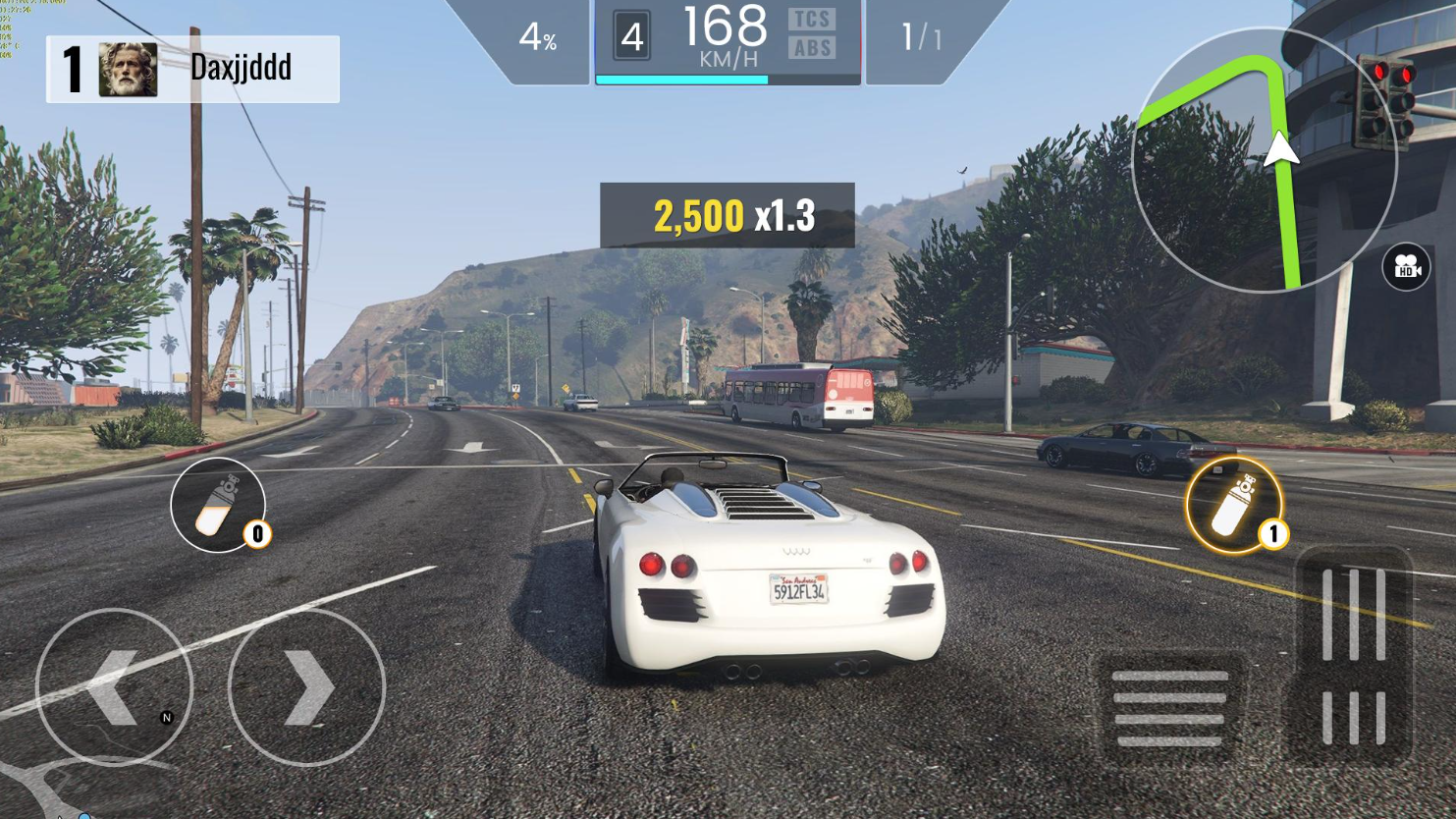The width and height of the screenshot is (1456, 819).
Task: Hit the brake pedal with horizontal bars
Action: (x=1169, y=708)
